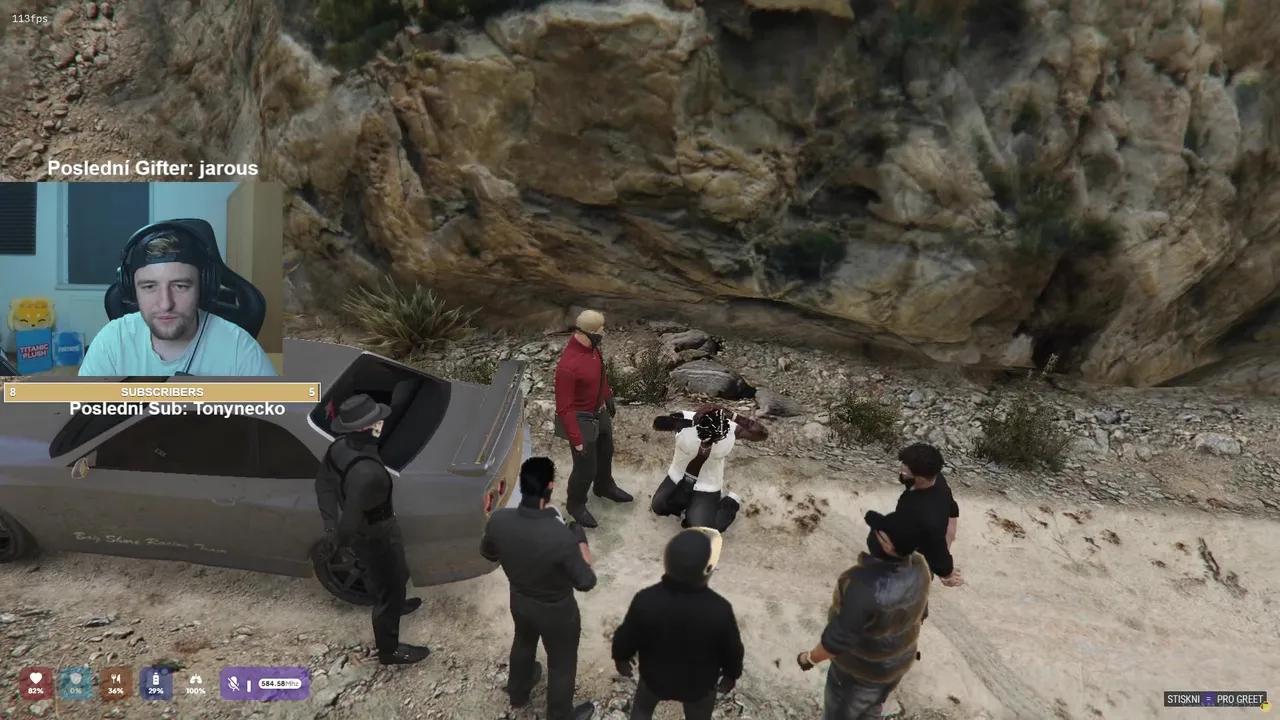The width and height of the screenshot is (1280, 720).
Task: Click the lungs oxygen icon at 100%
Action: coord(196,678)
